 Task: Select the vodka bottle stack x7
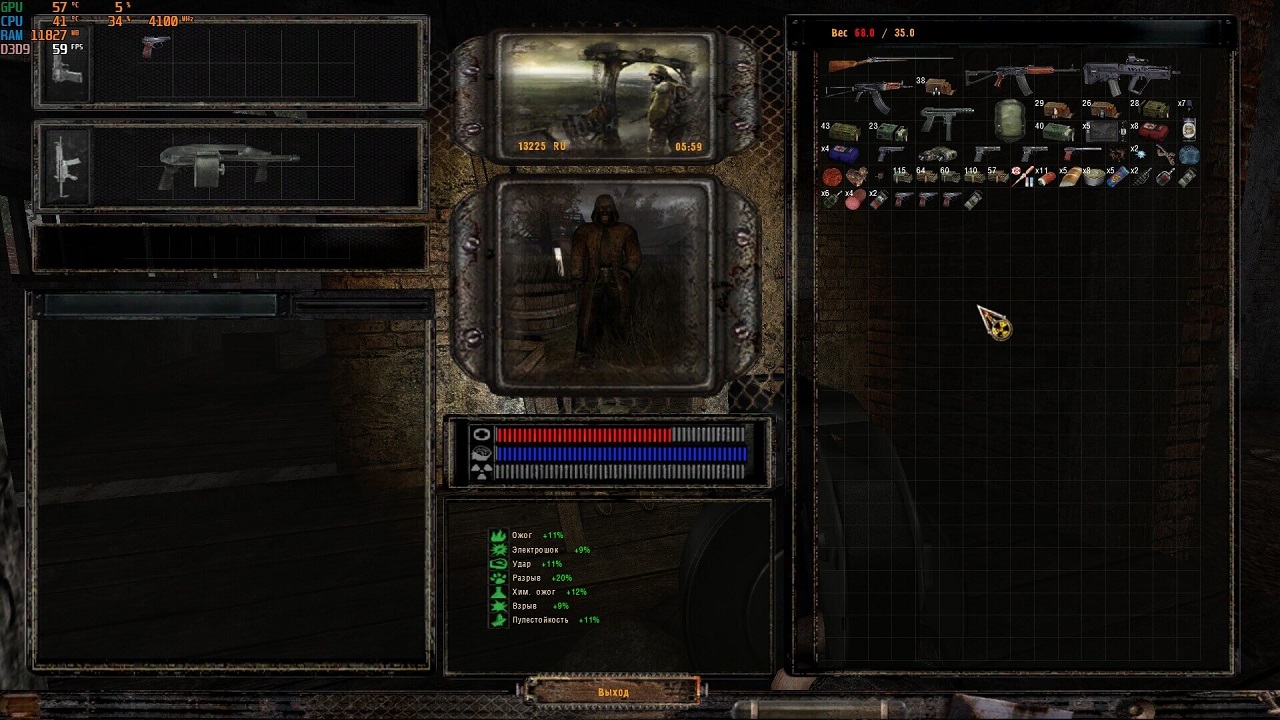click(1188, 127)
